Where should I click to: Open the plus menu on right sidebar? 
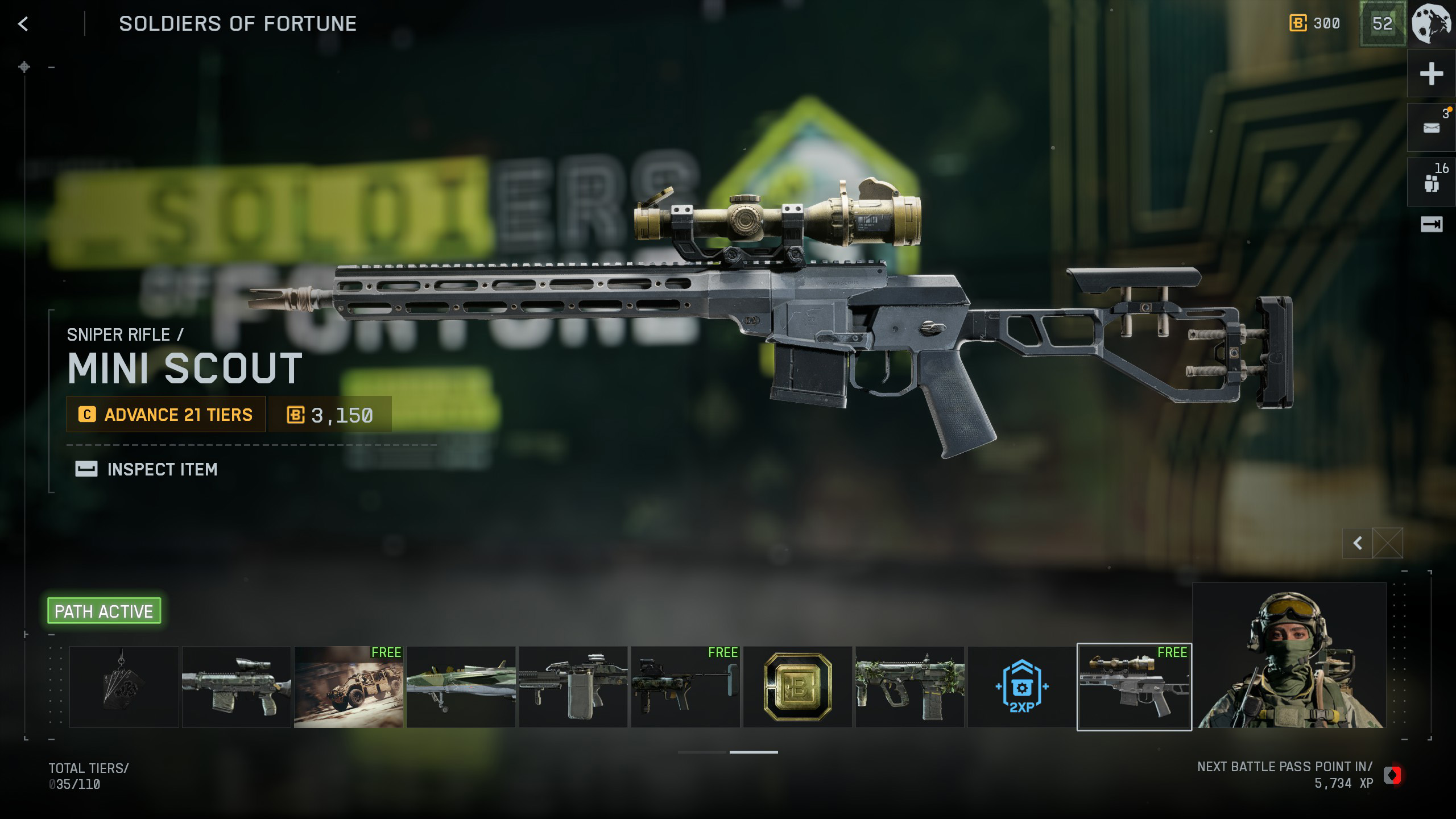1431,74
